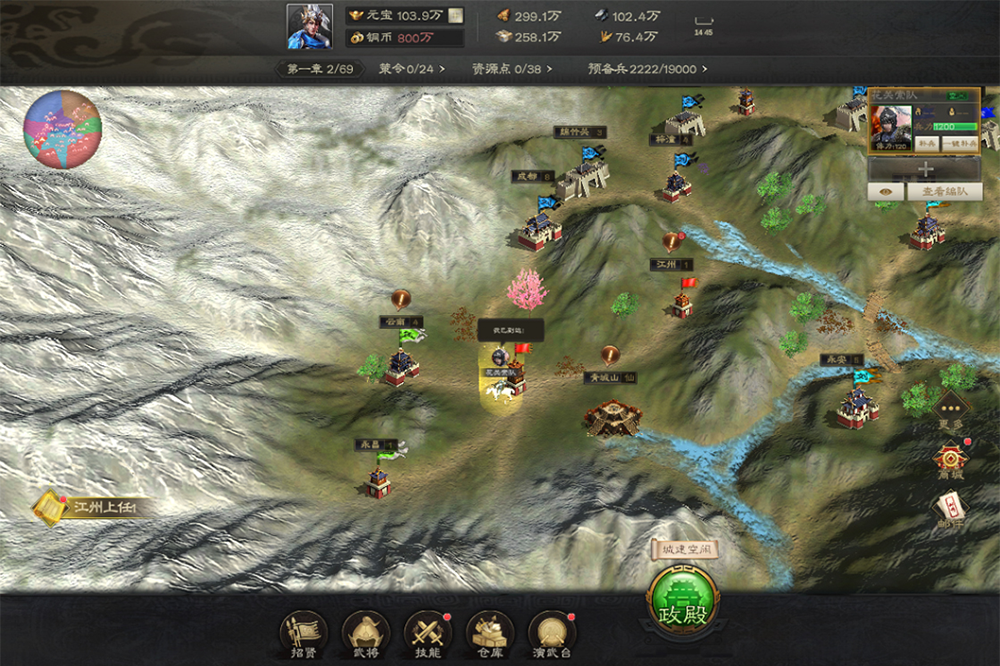
Task: Click the circular faction minimap
Action: (x=62, y=129)
